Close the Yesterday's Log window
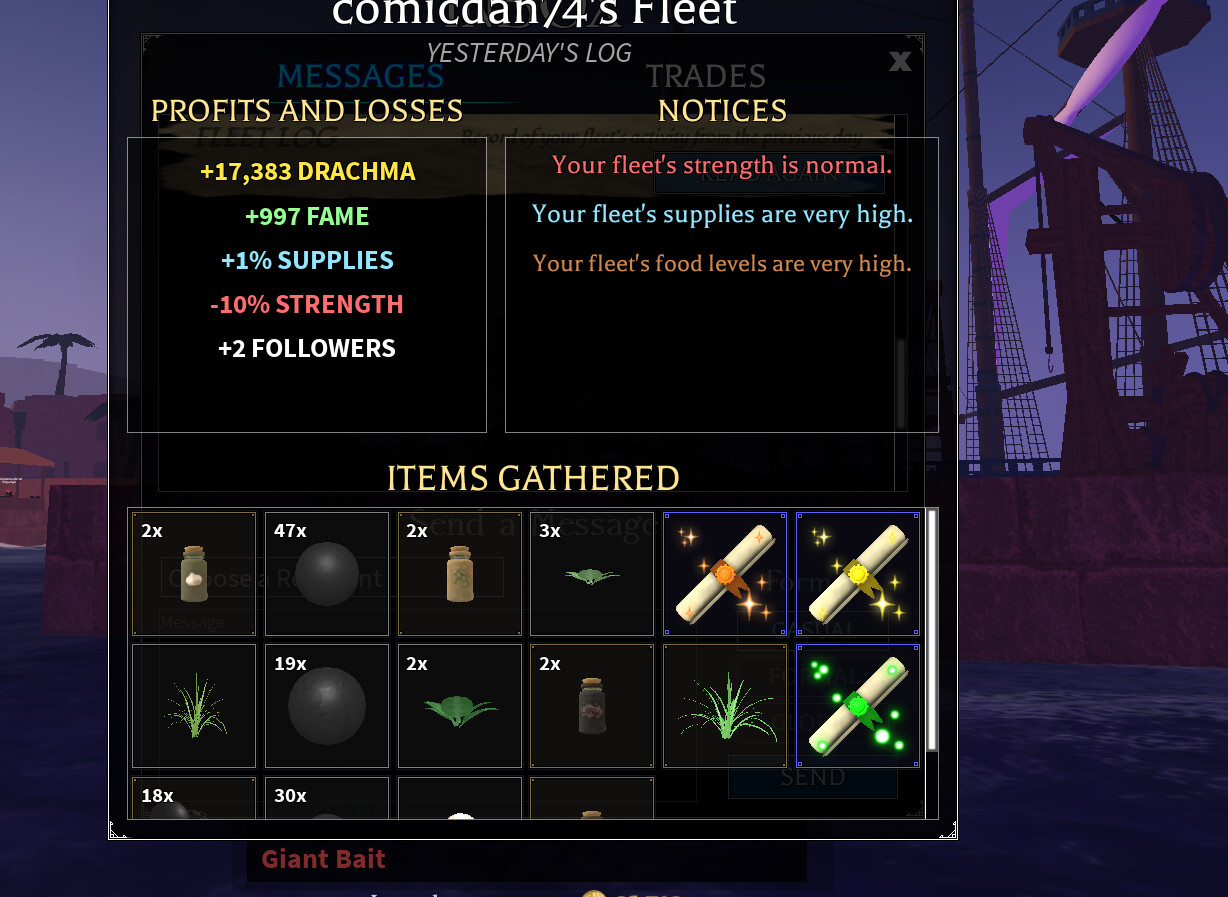1228x897 pixels. click(x=900, y=62)
